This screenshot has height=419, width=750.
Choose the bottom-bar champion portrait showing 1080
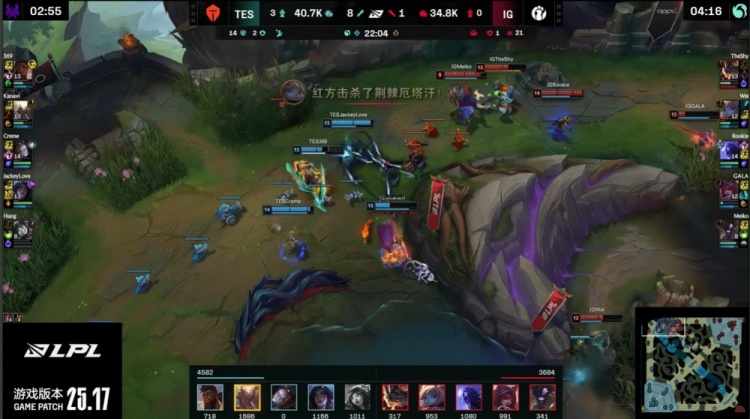pos(469,397)
